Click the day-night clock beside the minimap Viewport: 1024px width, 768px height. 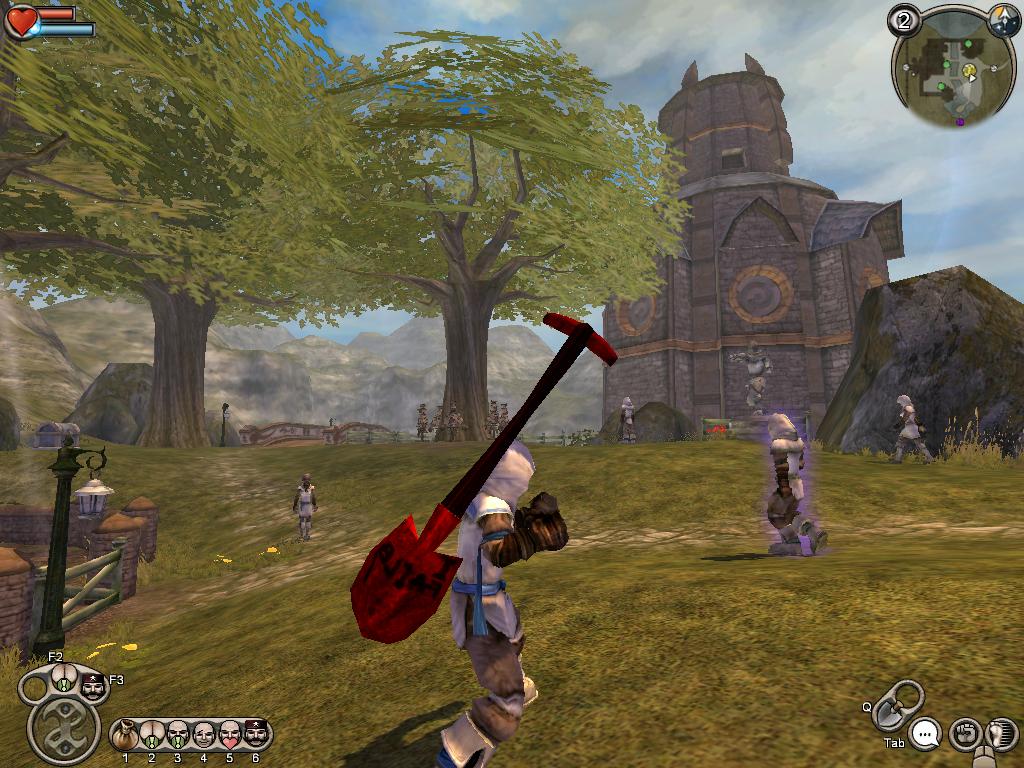click(x=1004, y=20)
